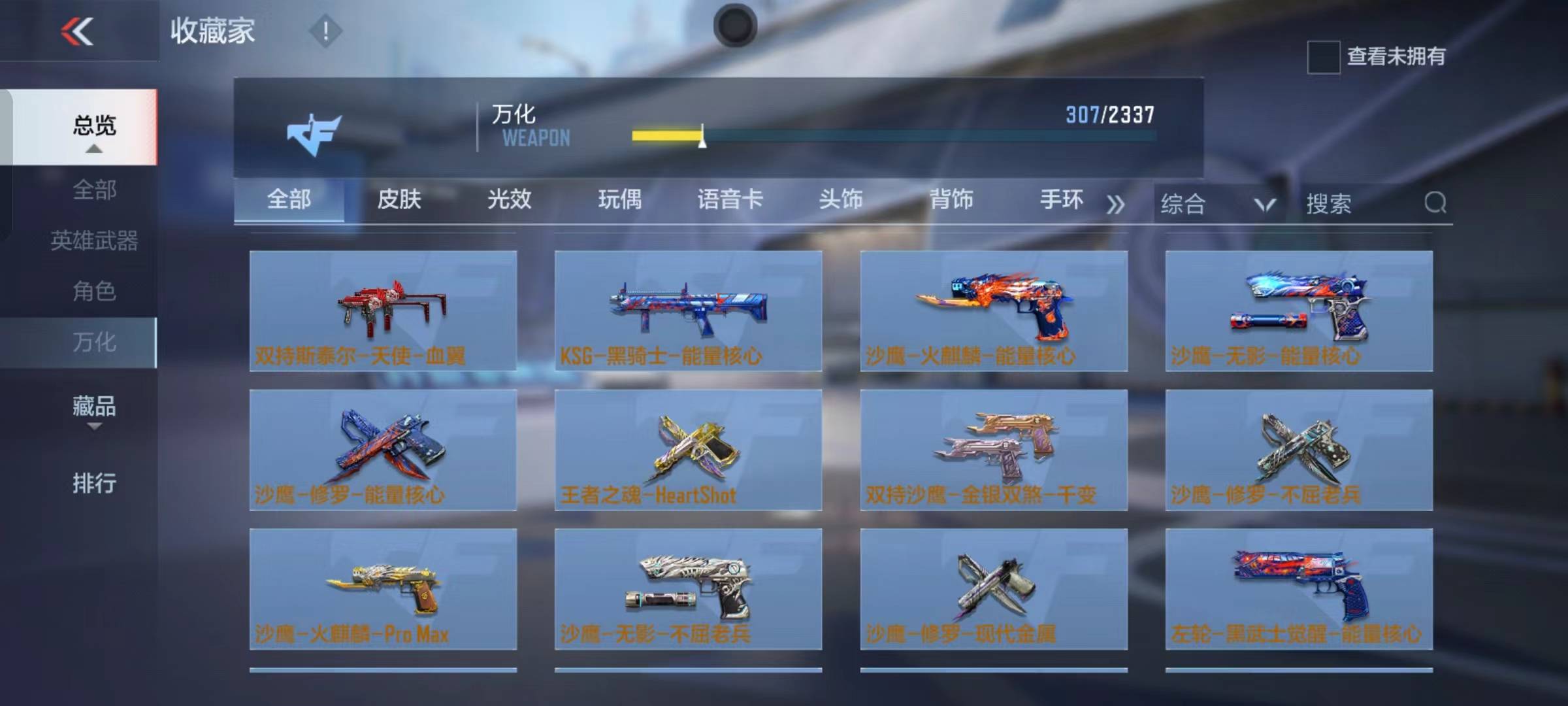Open the search magnifier icon
Viewport: 1568px width, 706px height.
[x=1435, y=204]
